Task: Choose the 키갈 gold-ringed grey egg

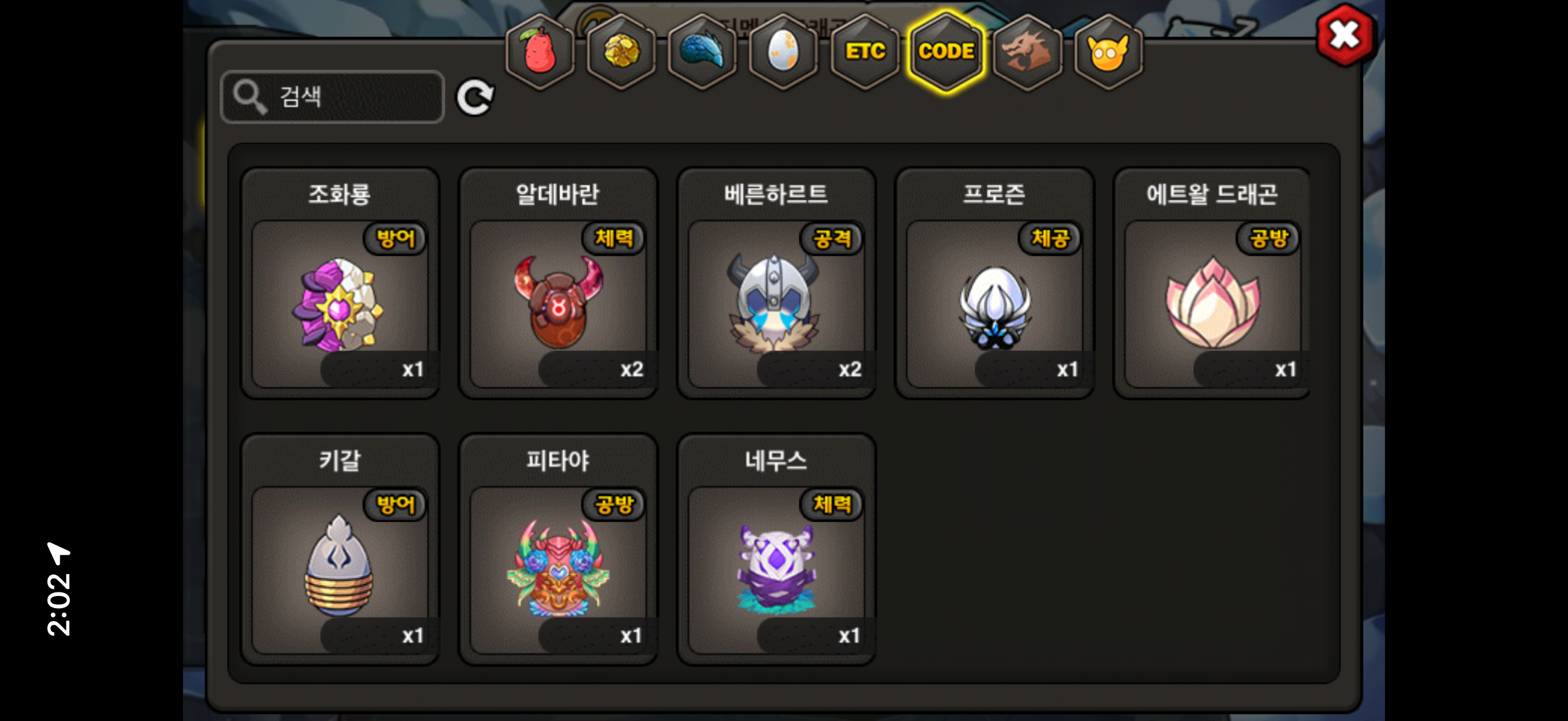Action: pyautogui.click(x=340, y=570)
